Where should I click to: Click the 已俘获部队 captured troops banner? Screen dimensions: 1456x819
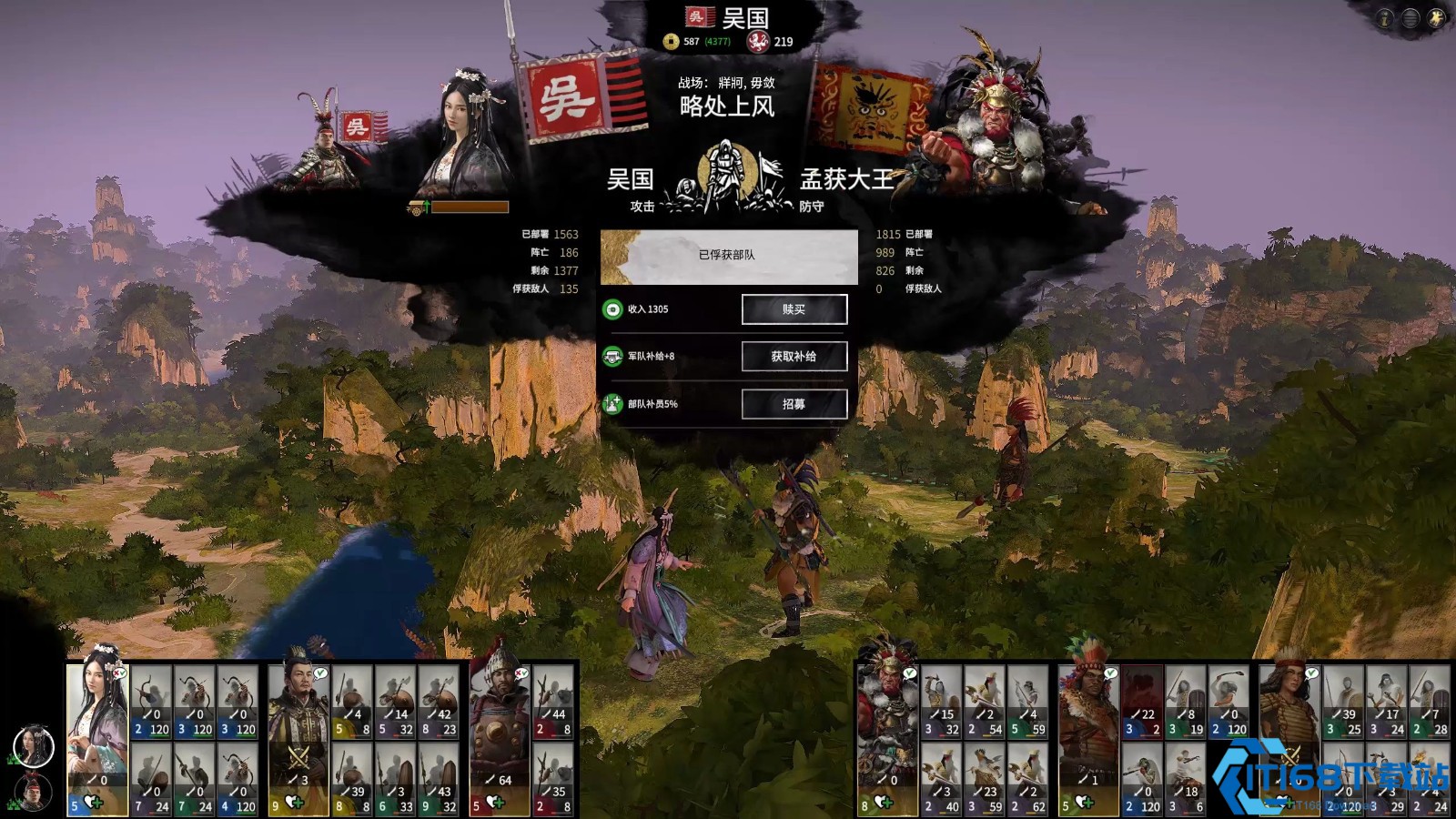pyautogui.click(x=728, y=256)
